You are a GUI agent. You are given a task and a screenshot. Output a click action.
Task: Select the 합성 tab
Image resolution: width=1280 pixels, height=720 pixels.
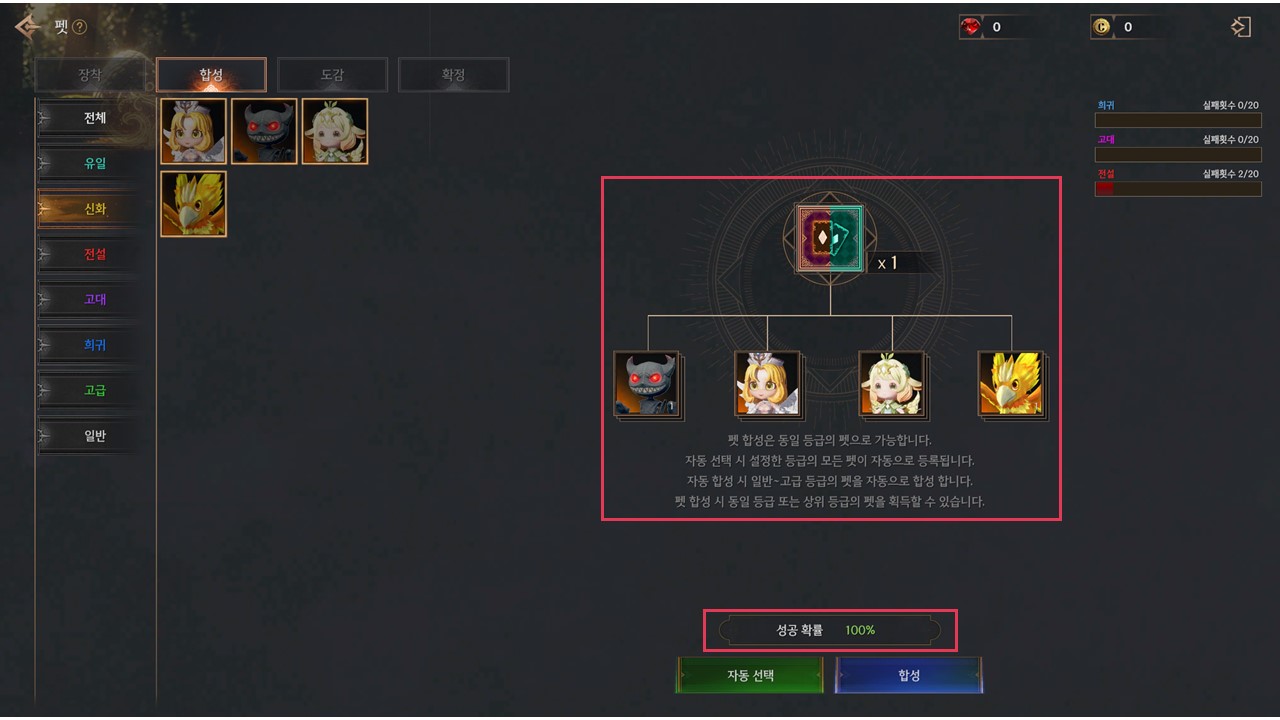[211, 75]
